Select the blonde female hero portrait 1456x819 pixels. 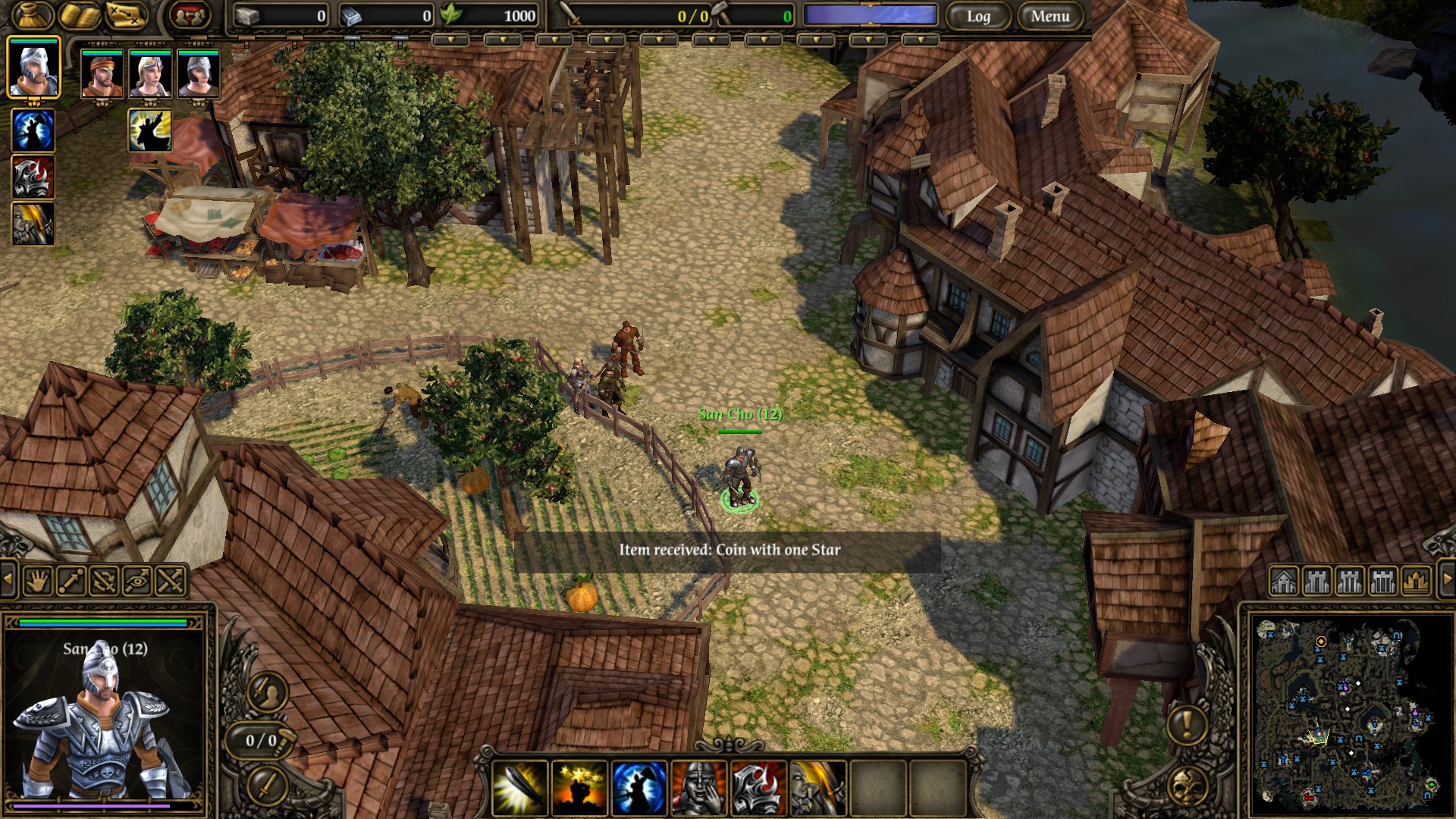pos(150,74)
